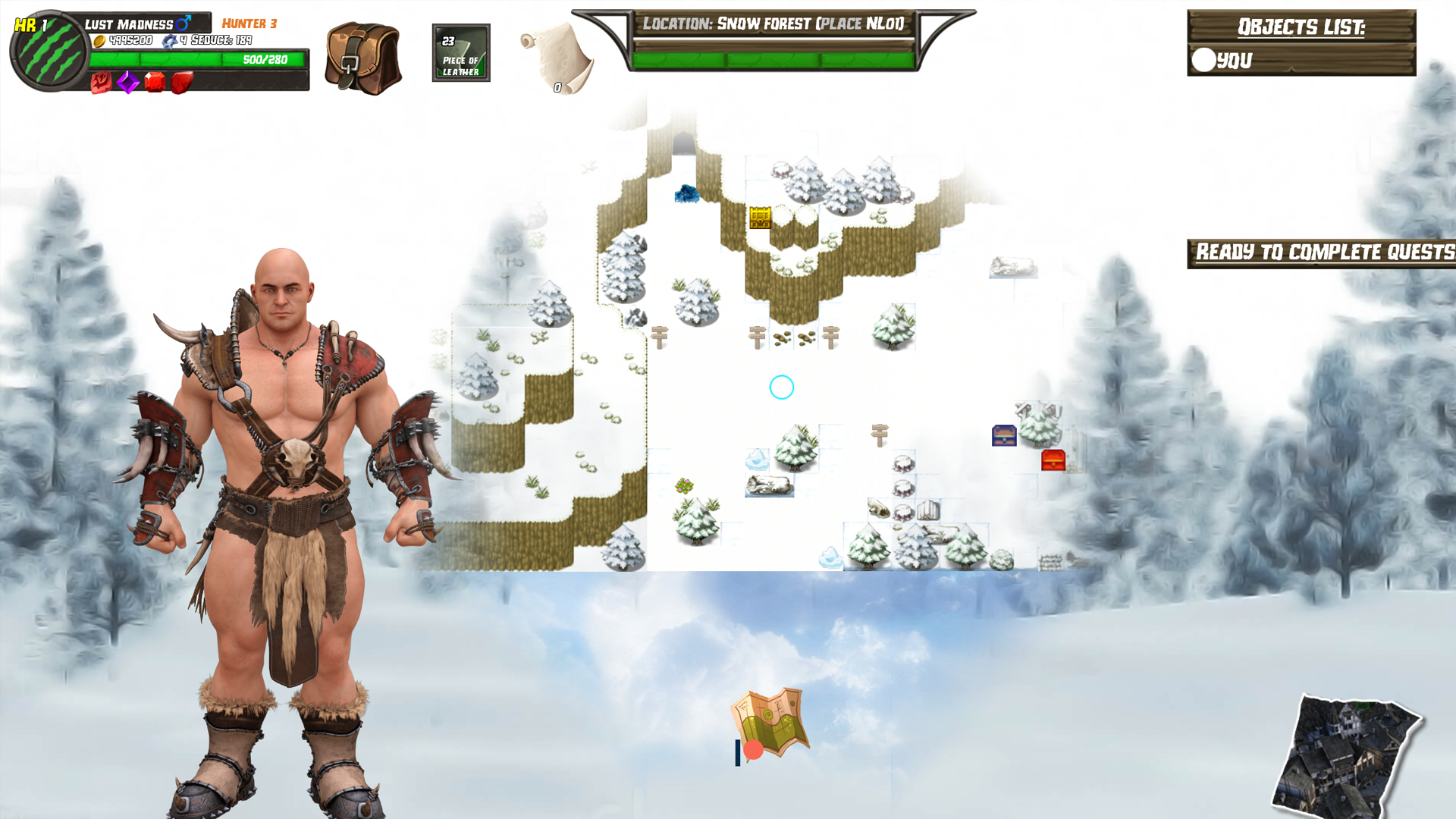This screenshot has width=1456, height=819.
Task: Select the Piece of Leather item slot
Action: tap(460, 52)
